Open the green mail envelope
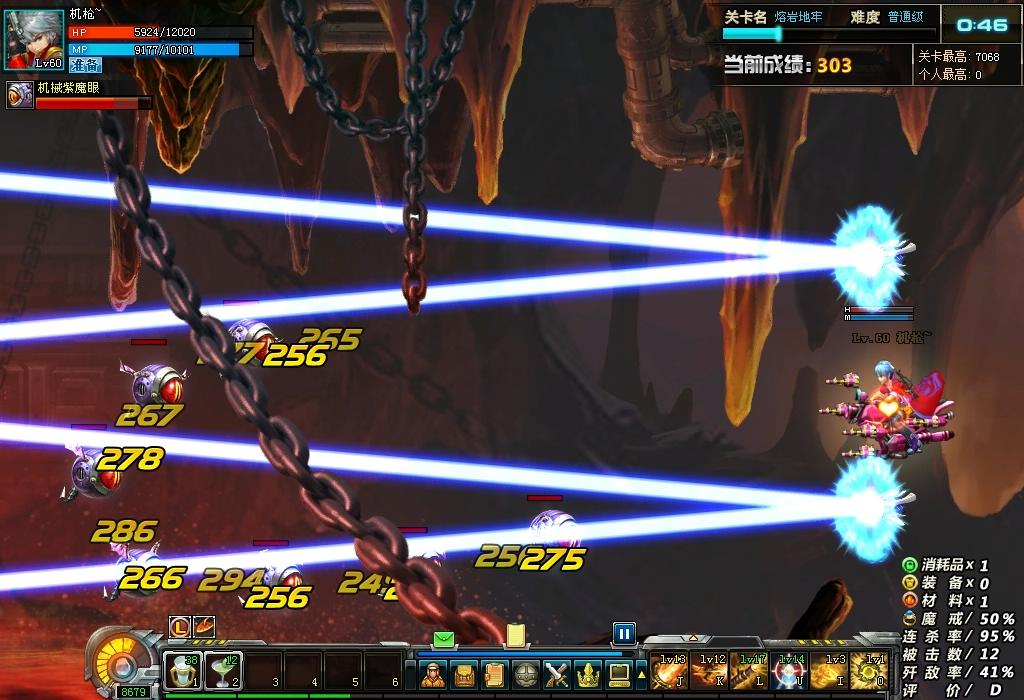The width and height of the screenshot is (1024, 700). [444, 638]
